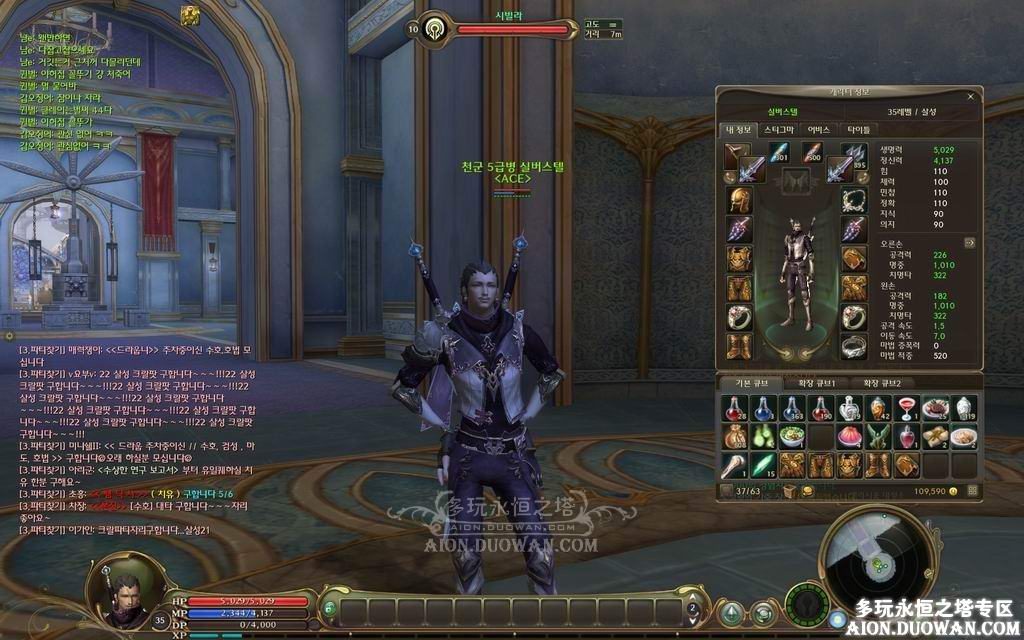Viewport: 1024px width, 640px height.
Task: Close the character info window
Action: (970, 97)
